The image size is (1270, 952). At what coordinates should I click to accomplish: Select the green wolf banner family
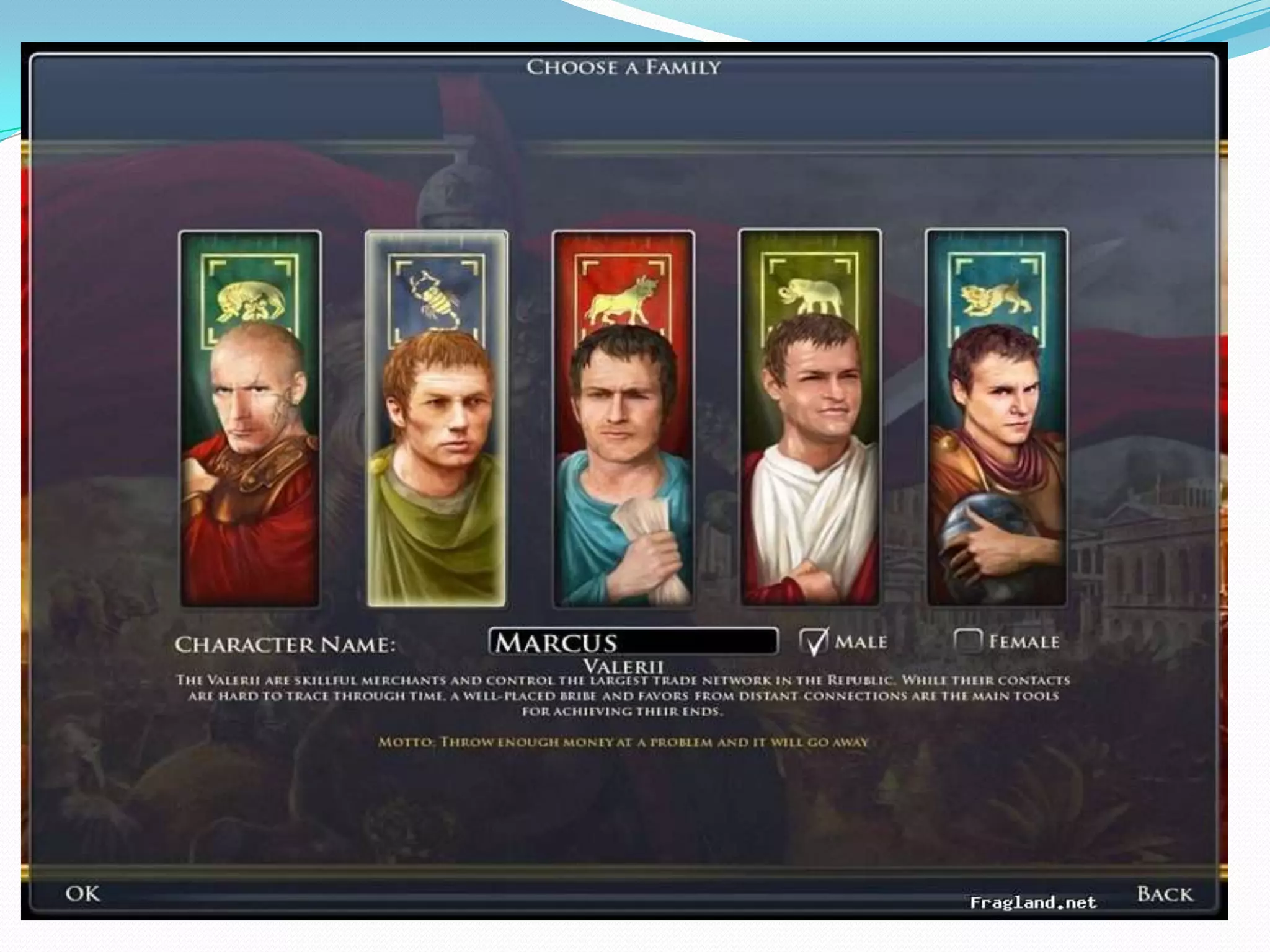tap(250, 418)
